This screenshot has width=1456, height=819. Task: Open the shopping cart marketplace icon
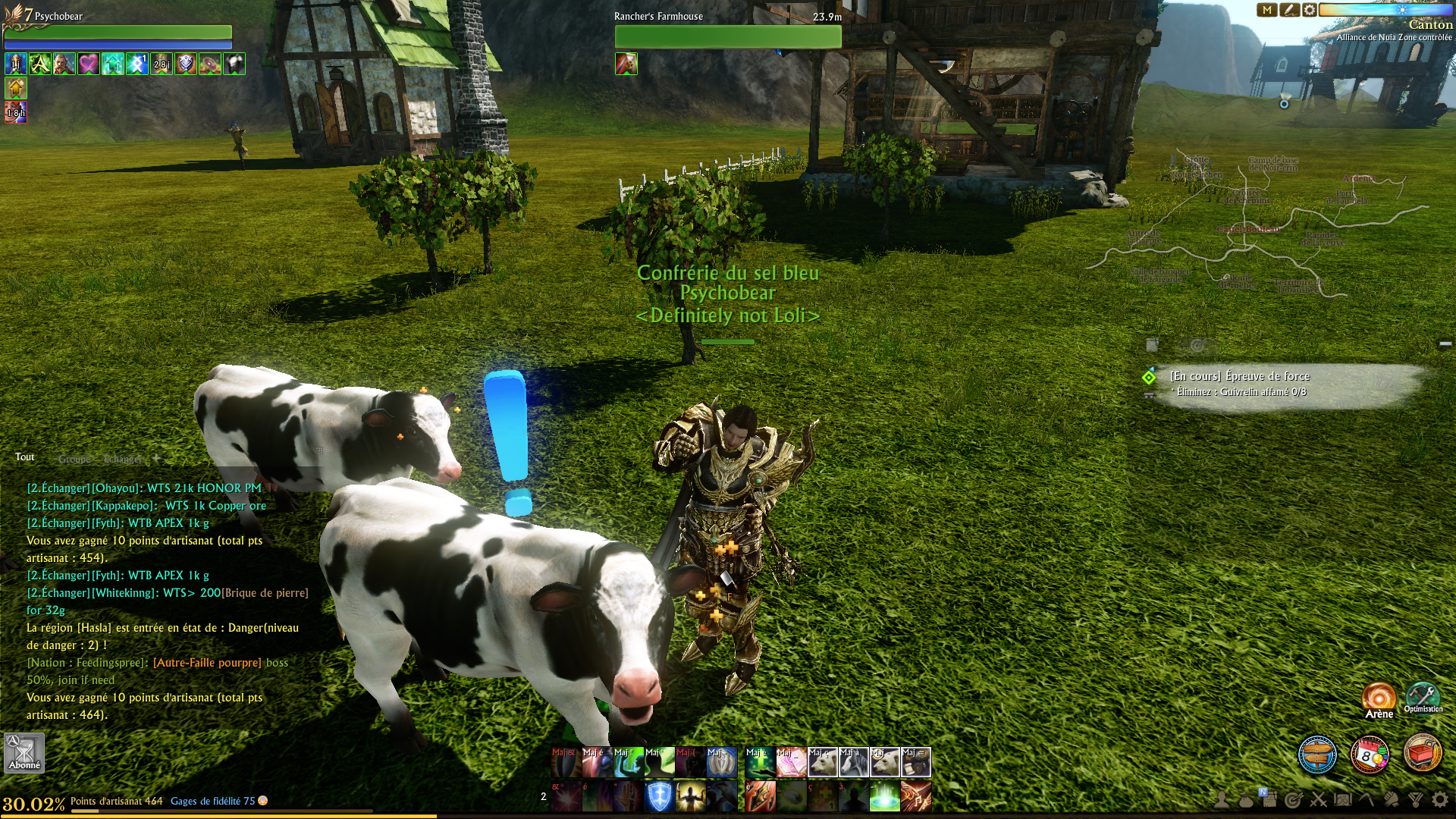1422,755
